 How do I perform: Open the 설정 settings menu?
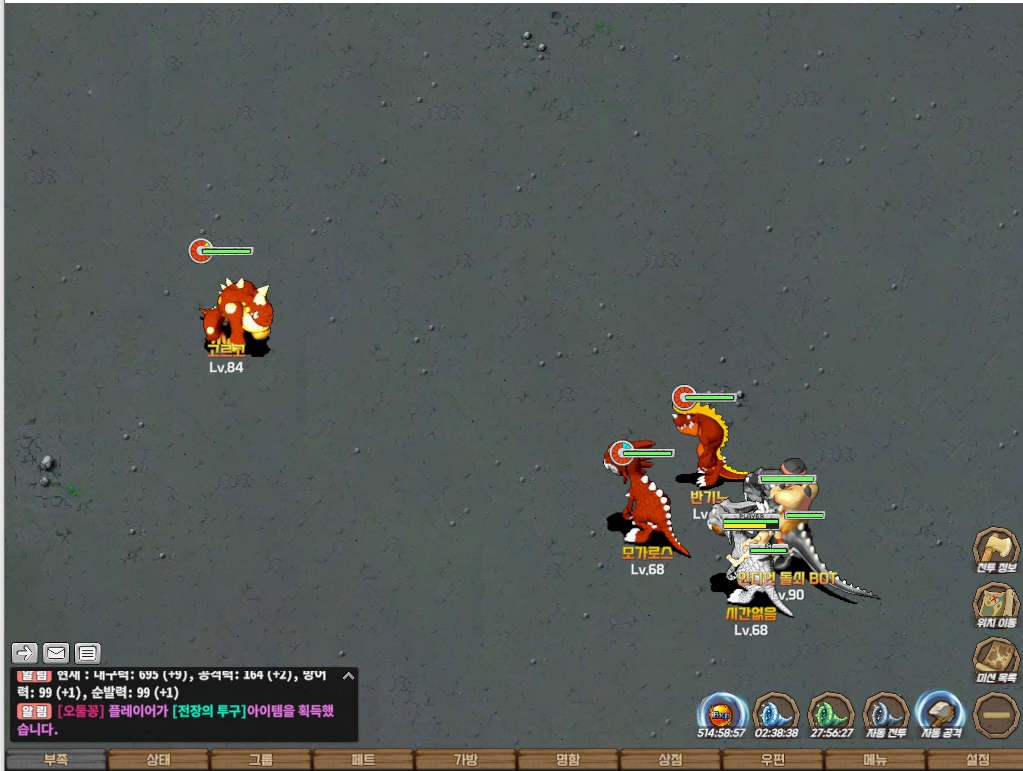[977, 760]
